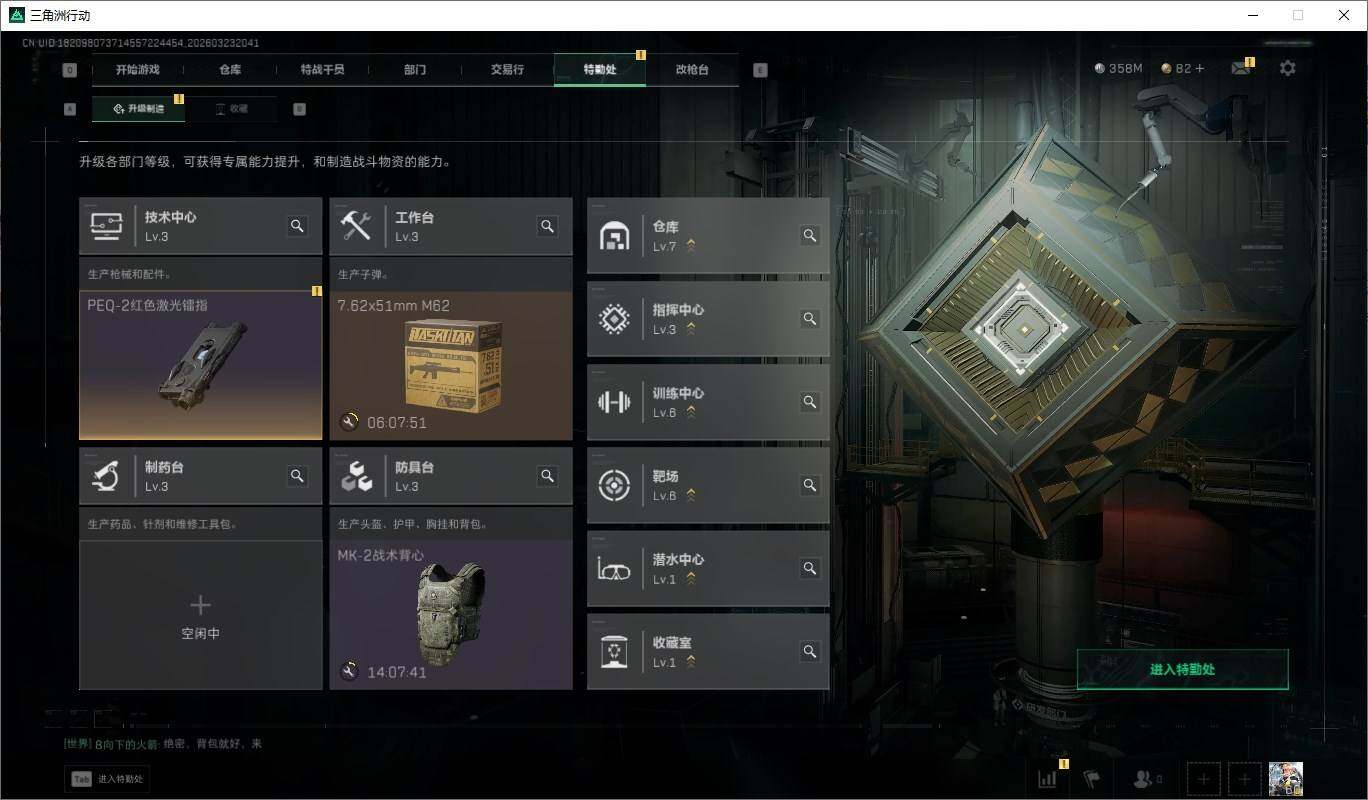This screenshot has height=800, width=1368.
Task: Select the 训练中心 department row
Action: click(x=708, y=402)
